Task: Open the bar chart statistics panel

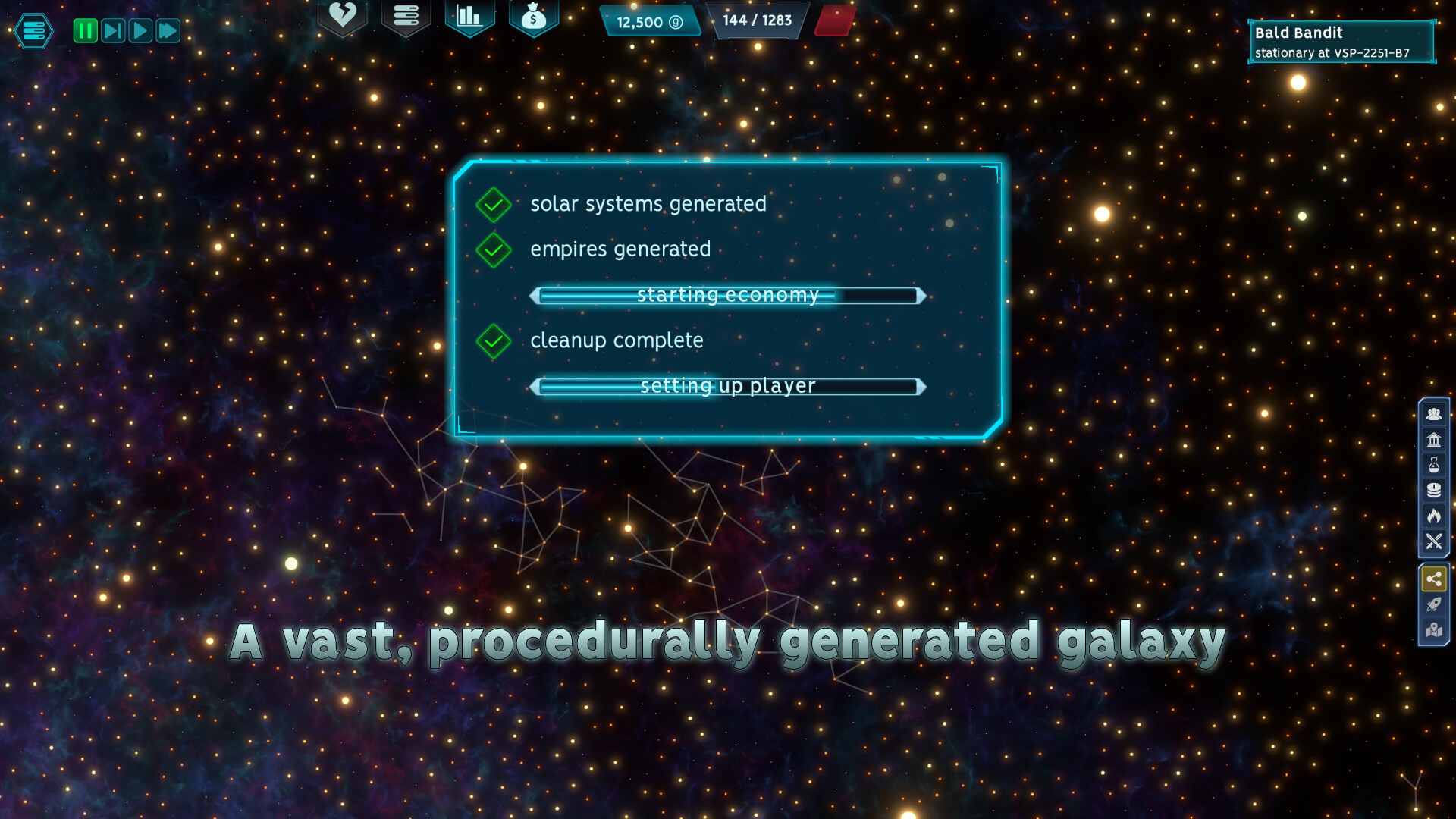Action: click(x=470, y=17)
